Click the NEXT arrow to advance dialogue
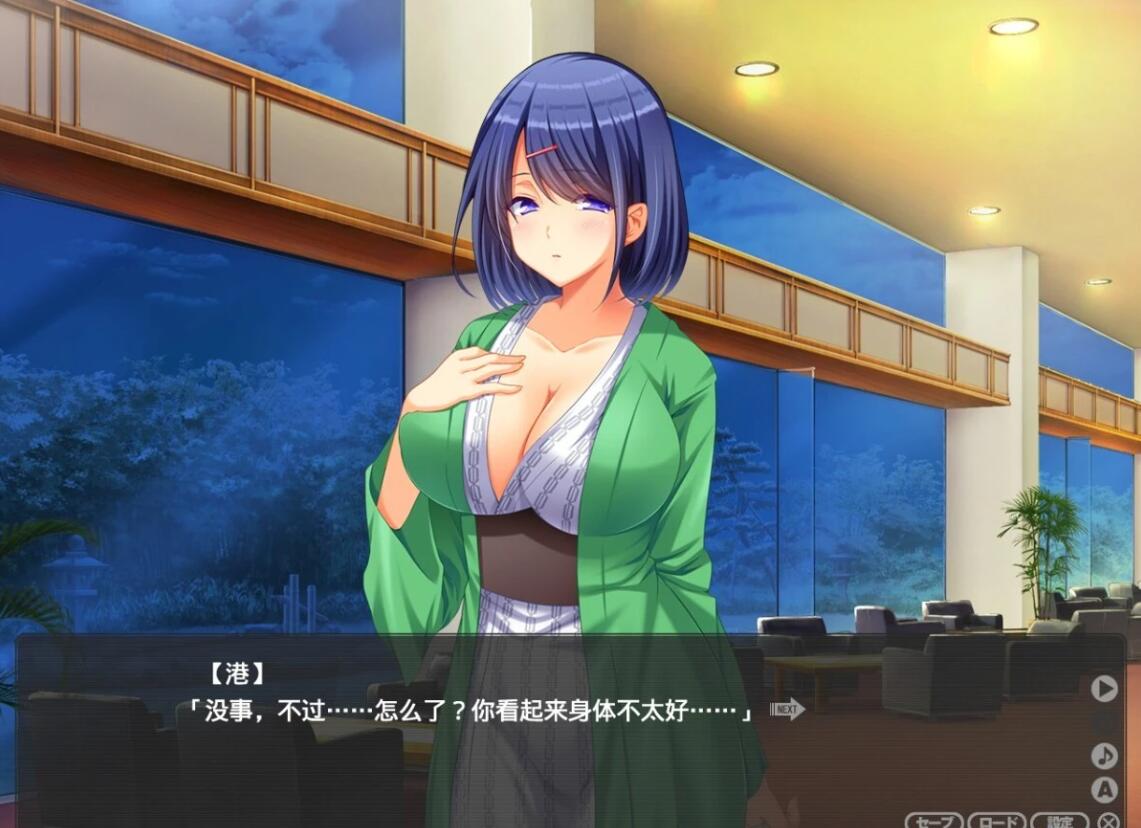Screen dimensions: 1141x828 (788, 710)
